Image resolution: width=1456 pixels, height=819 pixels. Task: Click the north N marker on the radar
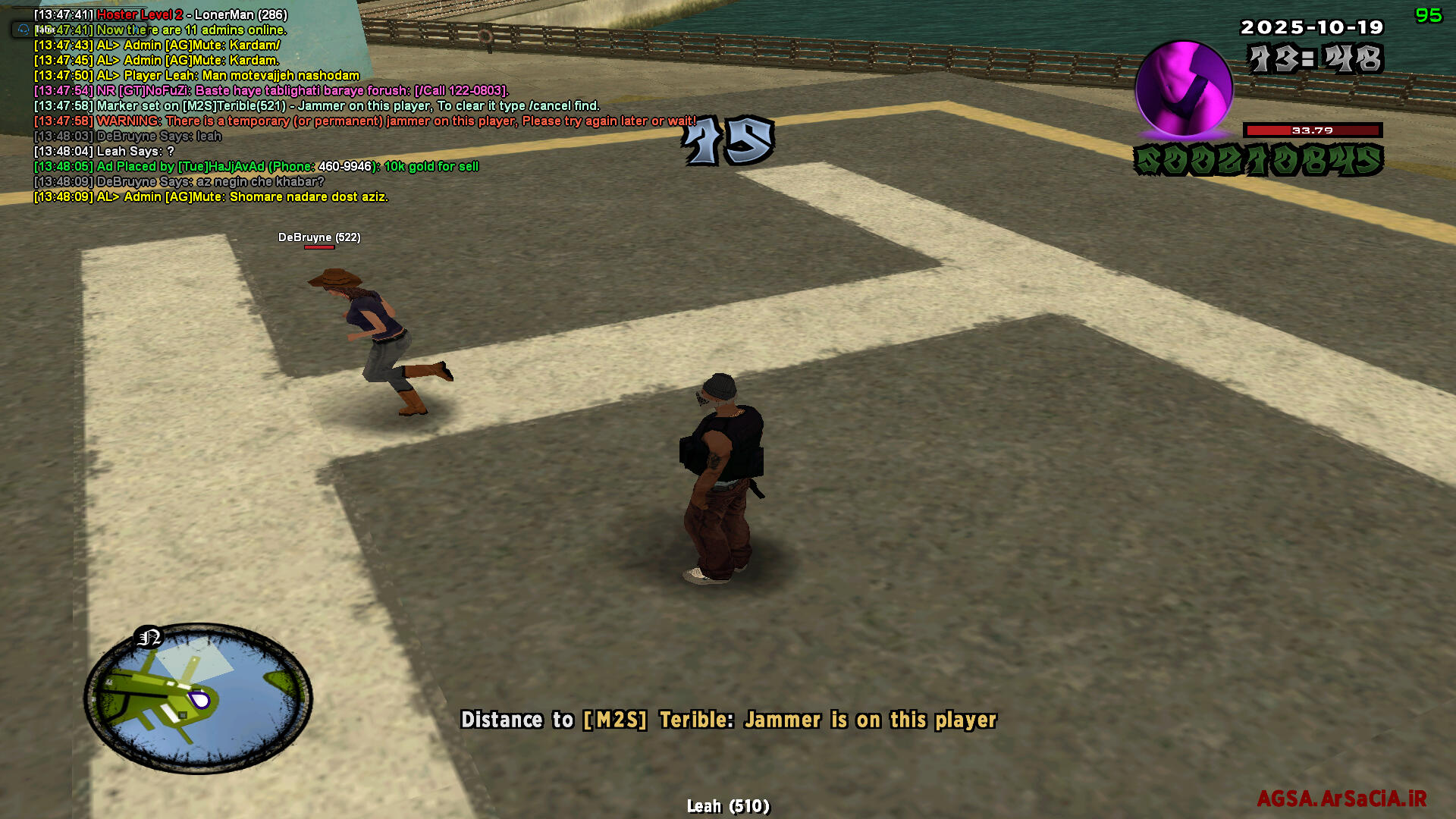pyautogui.click(x=149, y=637)
